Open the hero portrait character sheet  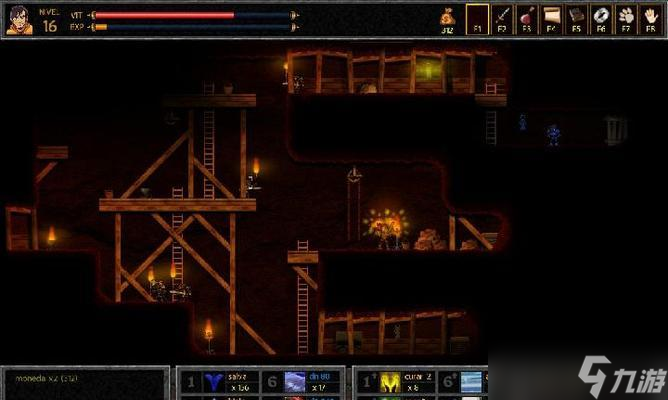[x=19, y=19]
